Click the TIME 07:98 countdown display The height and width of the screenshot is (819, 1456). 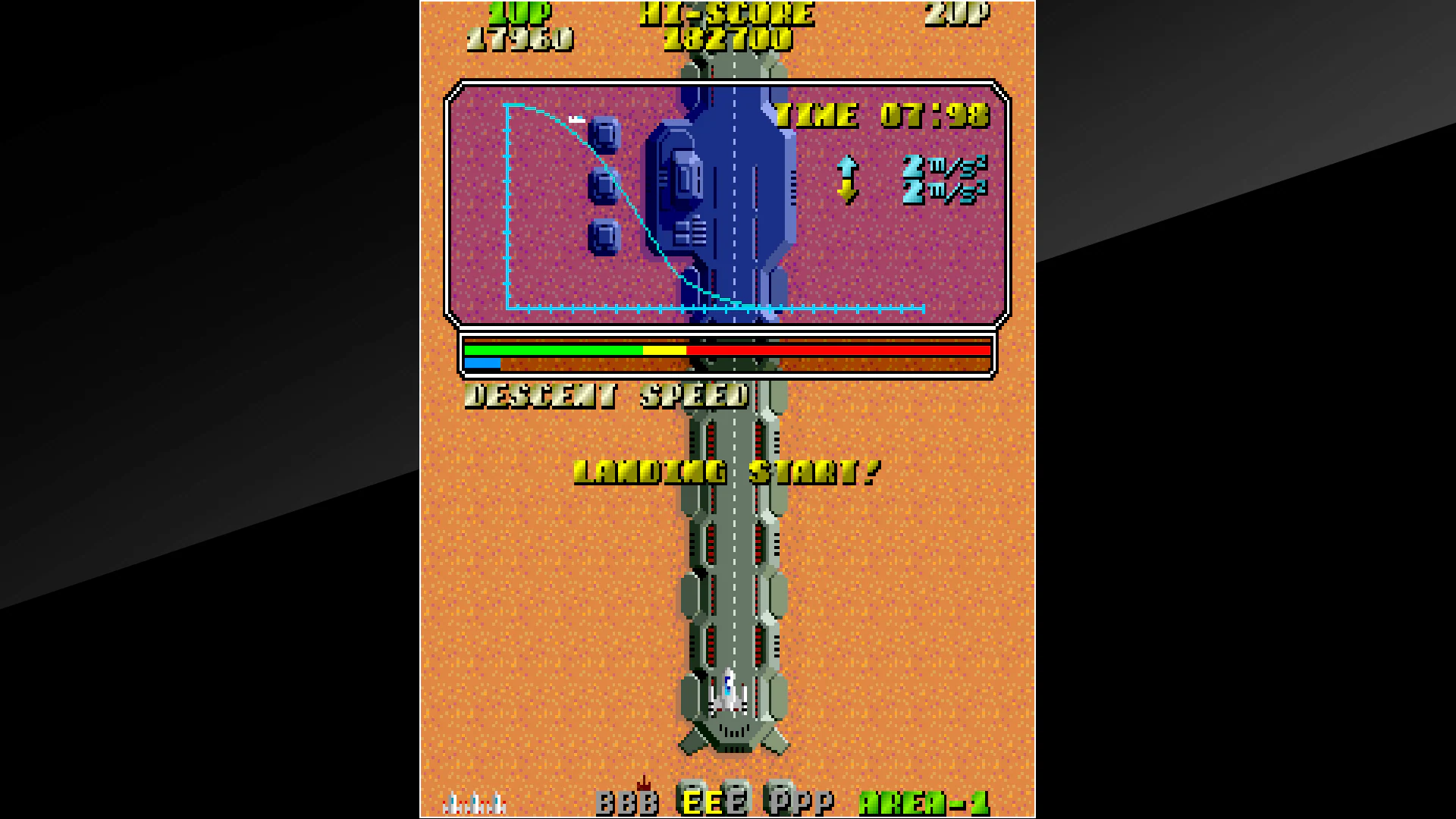(882, 115)
